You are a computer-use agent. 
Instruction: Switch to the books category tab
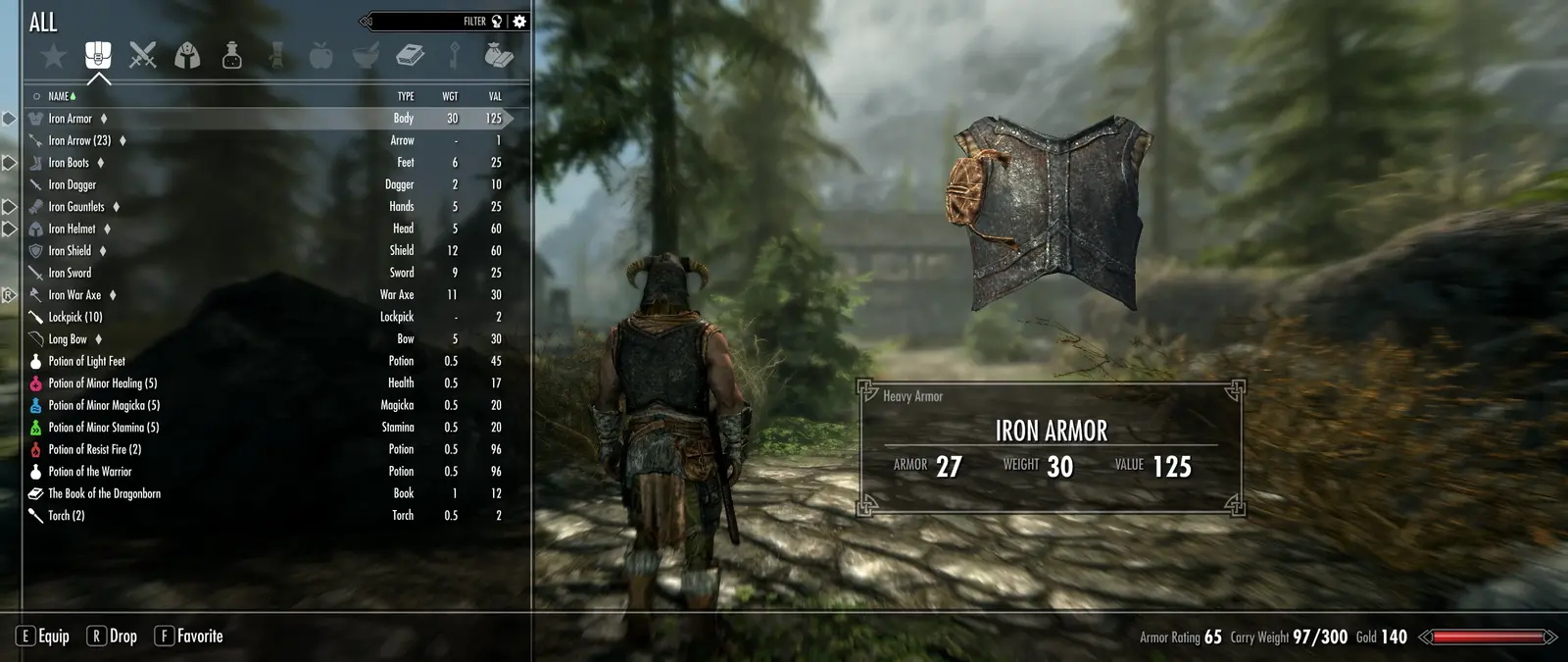(410, 55)
